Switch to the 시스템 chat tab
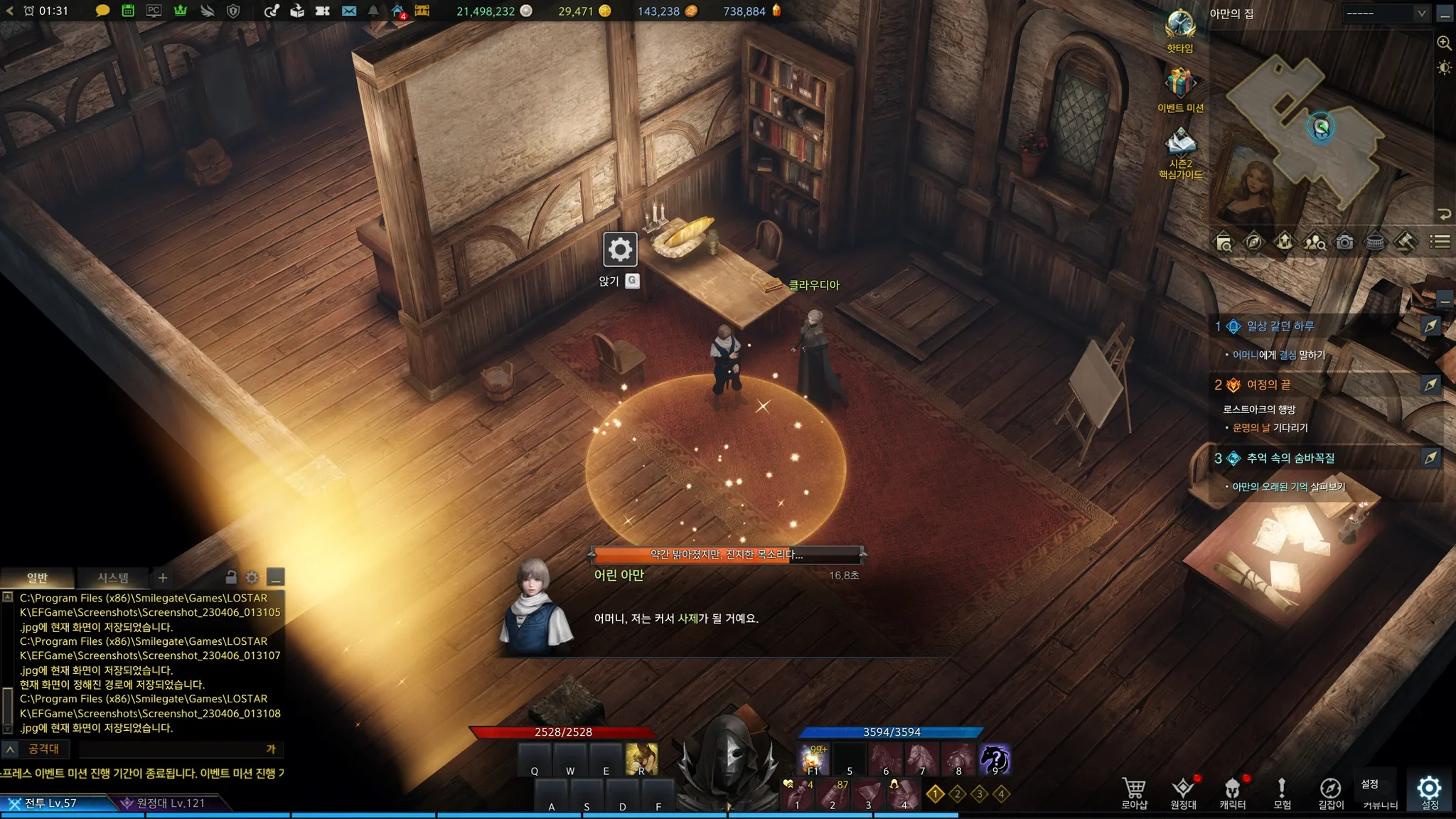 click(x=112, y=578)
